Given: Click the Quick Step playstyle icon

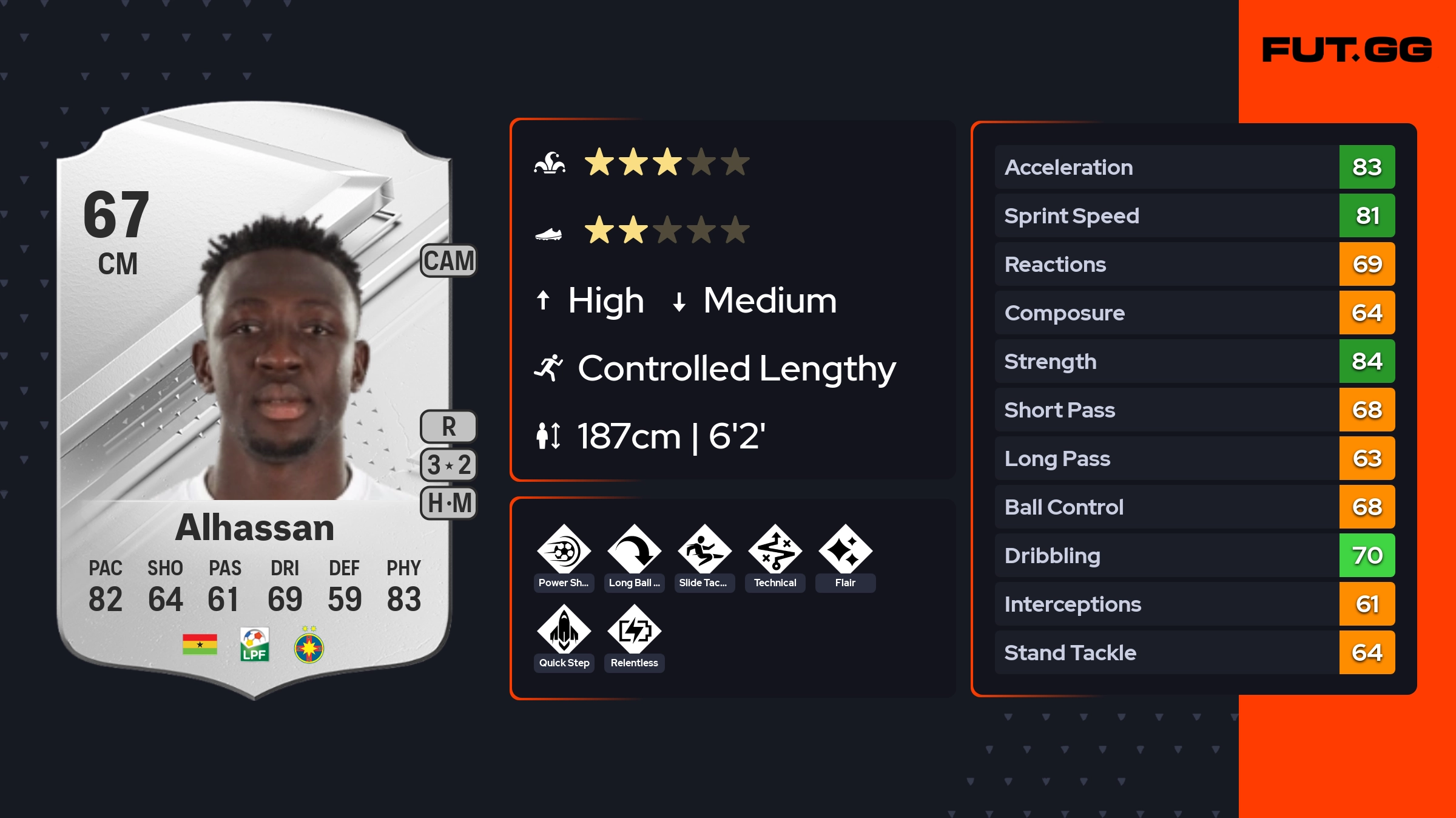Looking at the screenshot, I should [x=564, y=630].
